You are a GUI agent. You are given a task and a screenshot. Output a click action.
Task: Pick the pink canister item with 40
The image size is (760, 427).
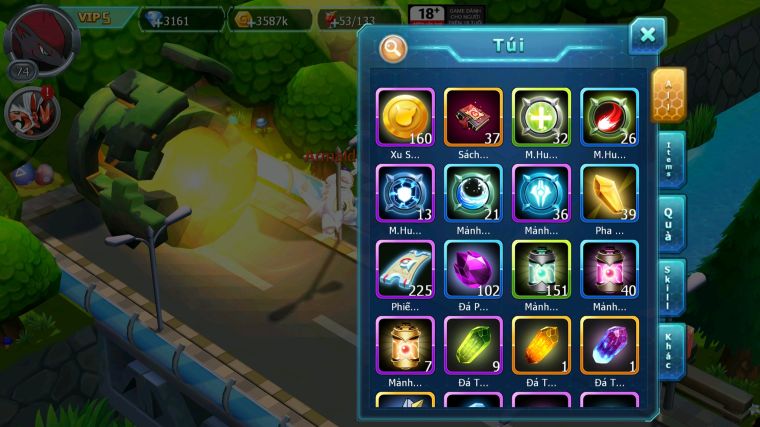pyautogui.click(x=609, y=270)
